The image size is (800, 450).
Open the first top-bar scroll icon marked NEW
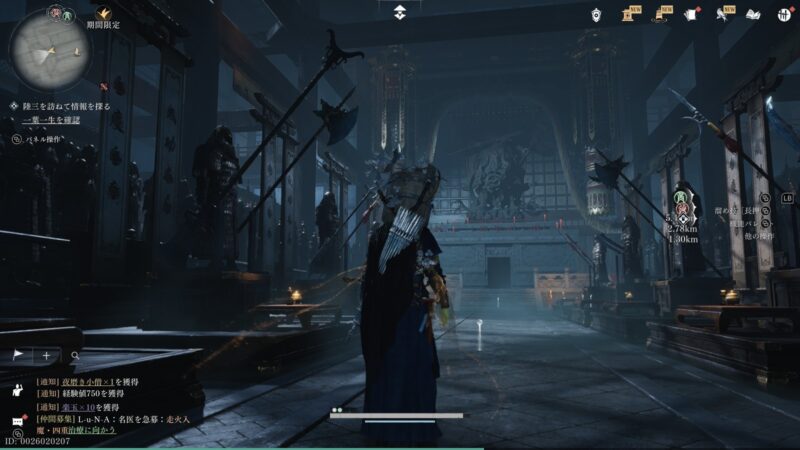[x=631, y=14]
